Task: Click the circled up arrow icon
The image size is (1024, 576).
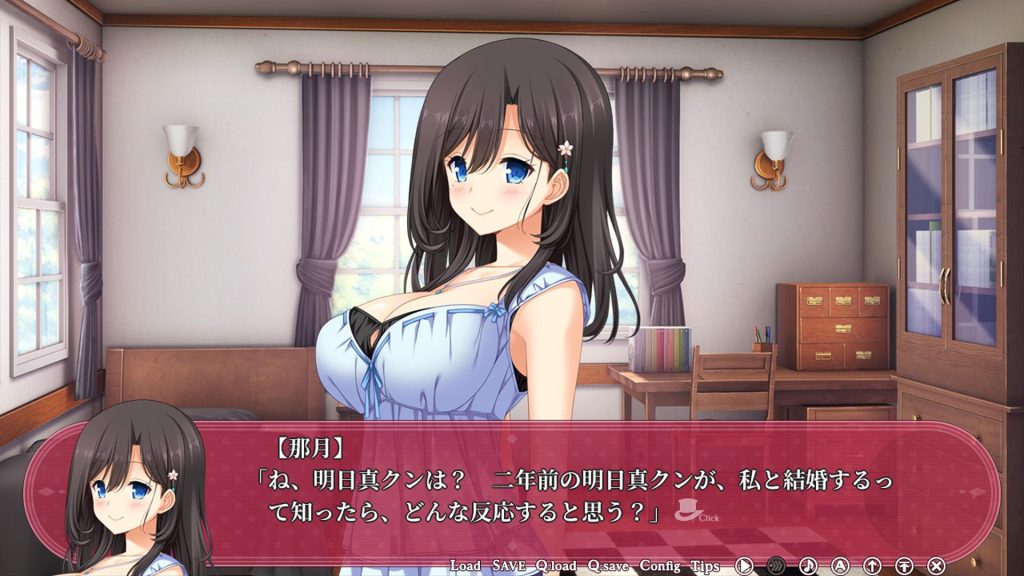Action: (872, 566)
